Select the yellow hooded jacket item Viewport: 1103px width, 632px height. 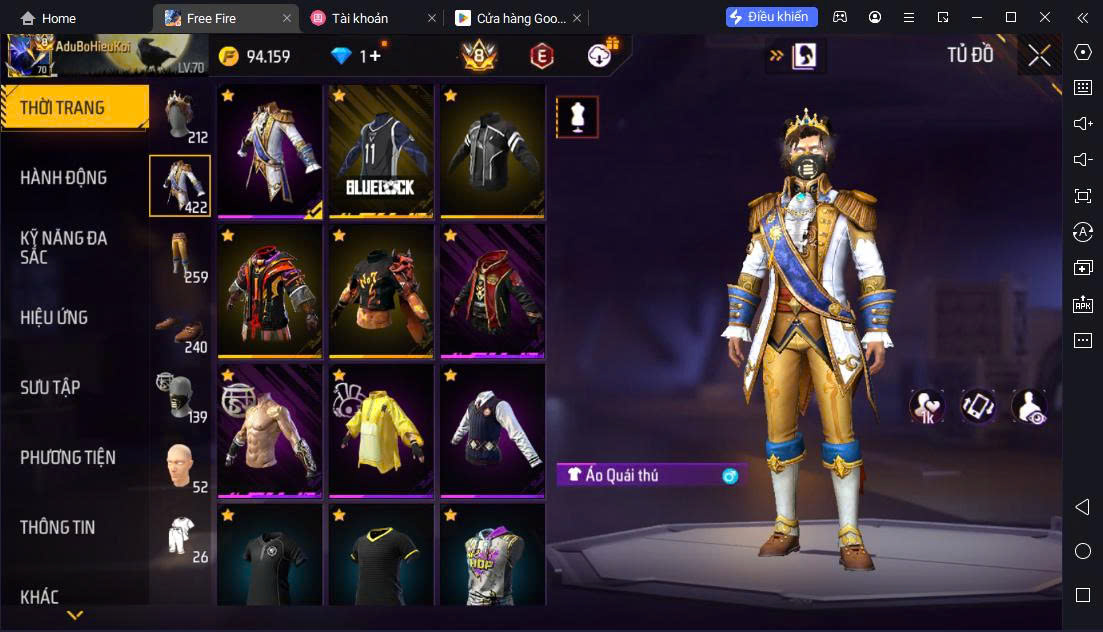pyautogui.click(x=381, y=432)
